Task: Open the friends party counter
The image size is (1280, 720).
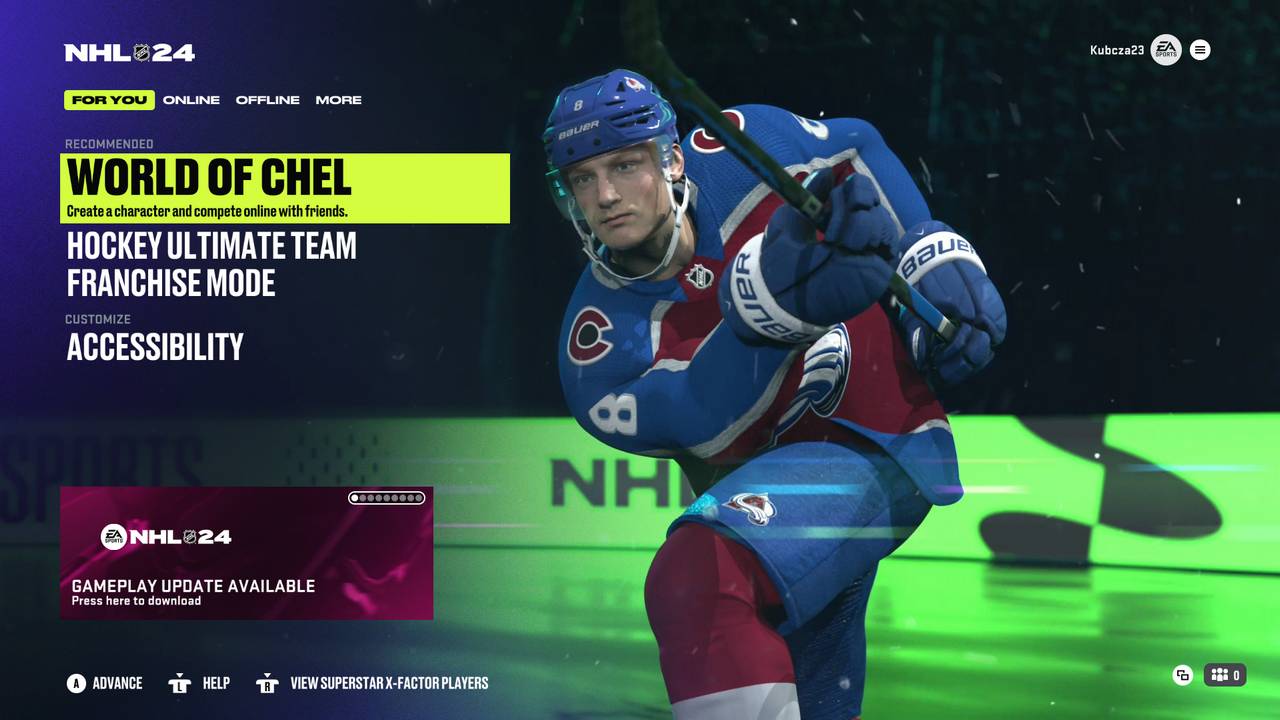Action: (1225, 675)
